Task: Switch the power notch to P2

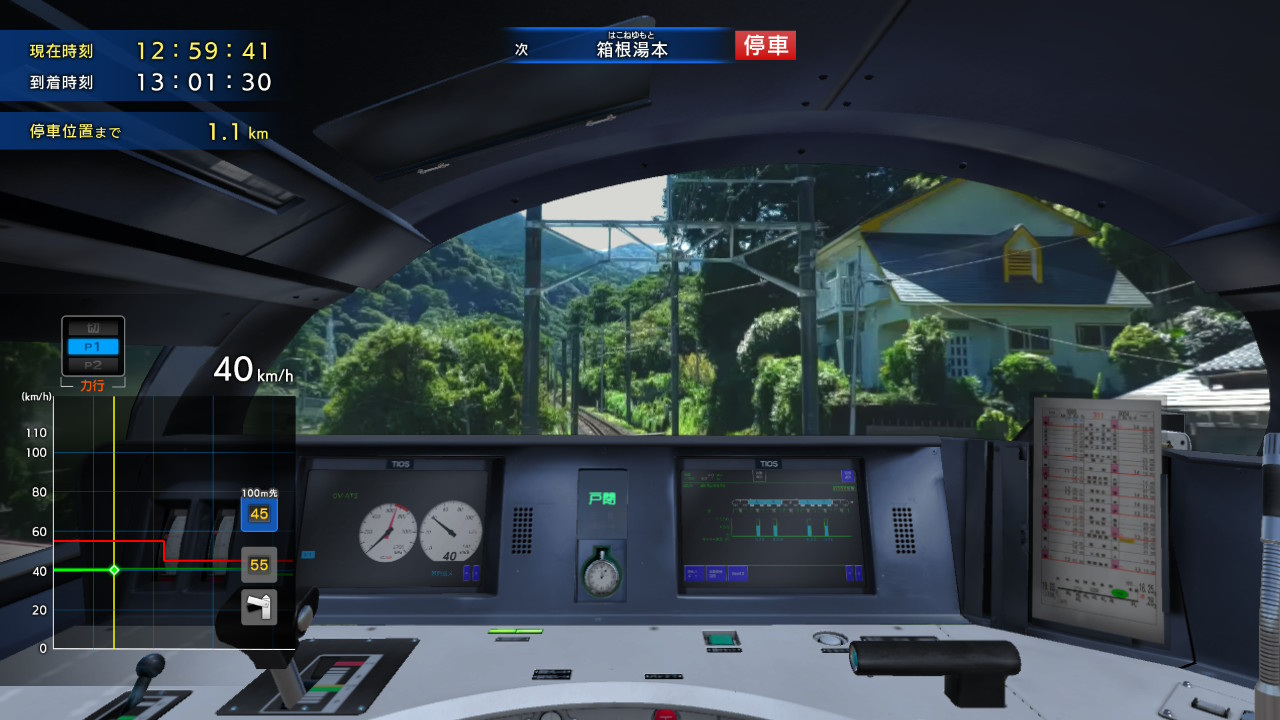Action: pos(93,363)
